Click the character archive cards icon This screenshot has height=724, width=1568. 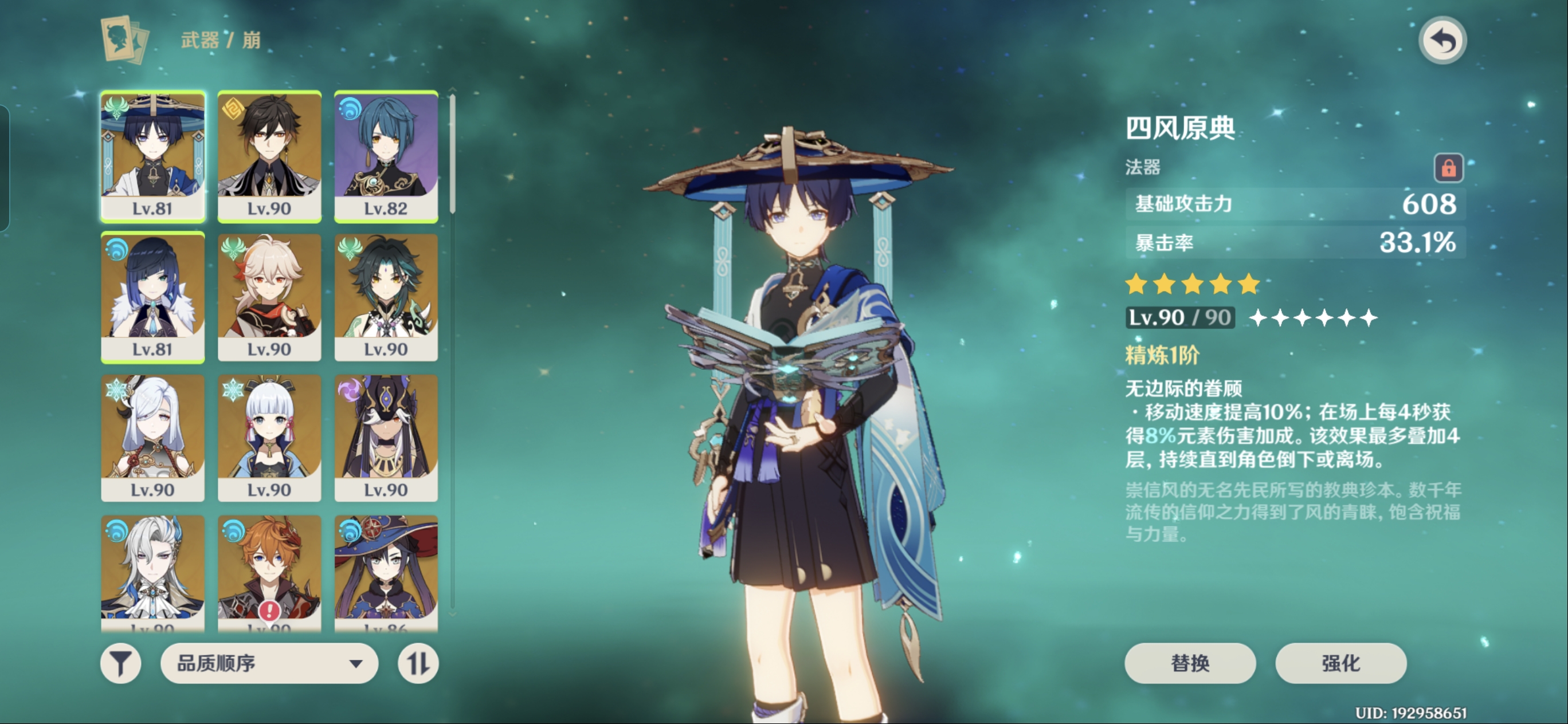(x=125, y=40)
